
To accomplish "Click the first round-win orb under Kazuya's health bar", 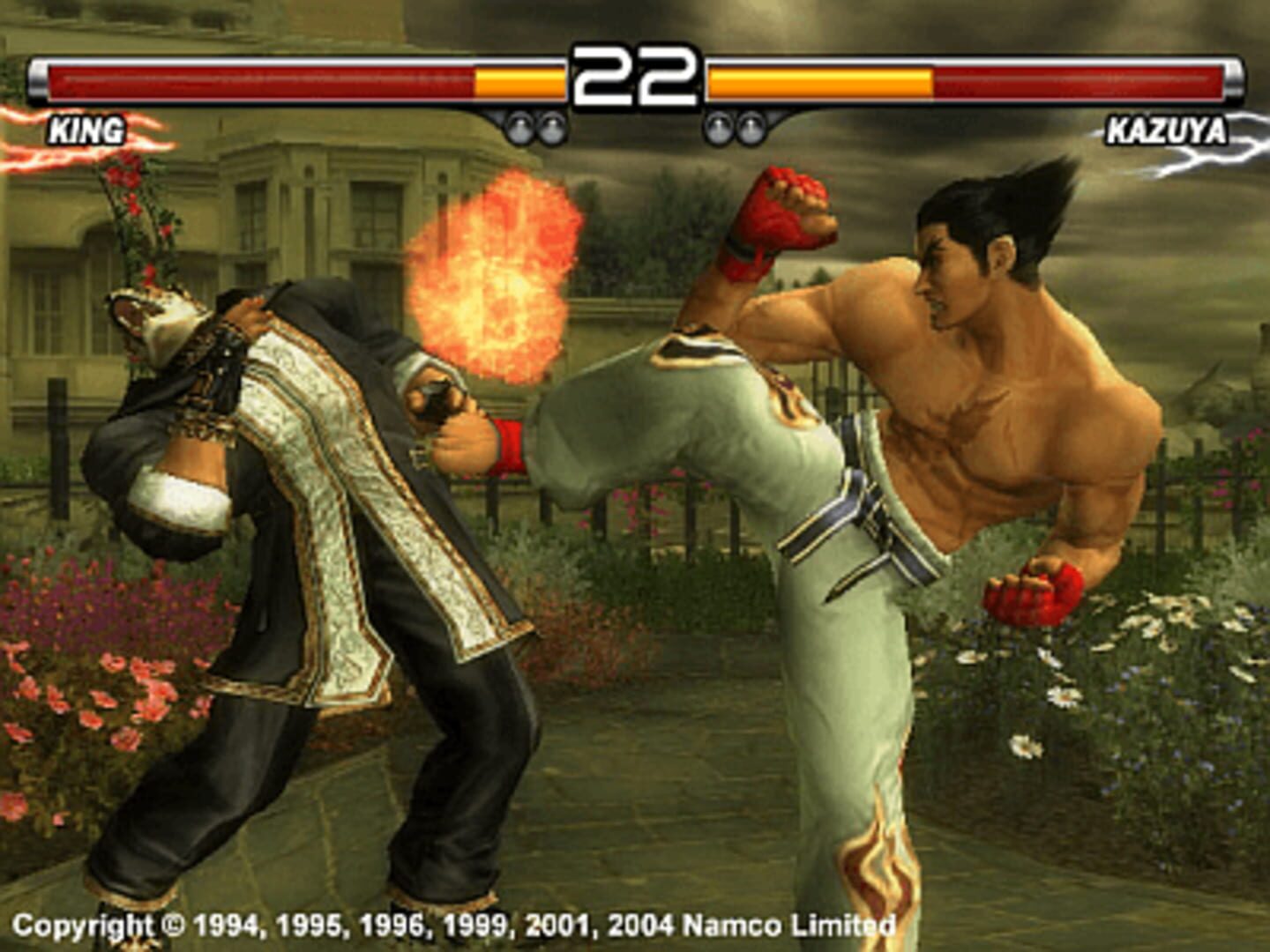I will pyautogui.click(x=718, y=128).
